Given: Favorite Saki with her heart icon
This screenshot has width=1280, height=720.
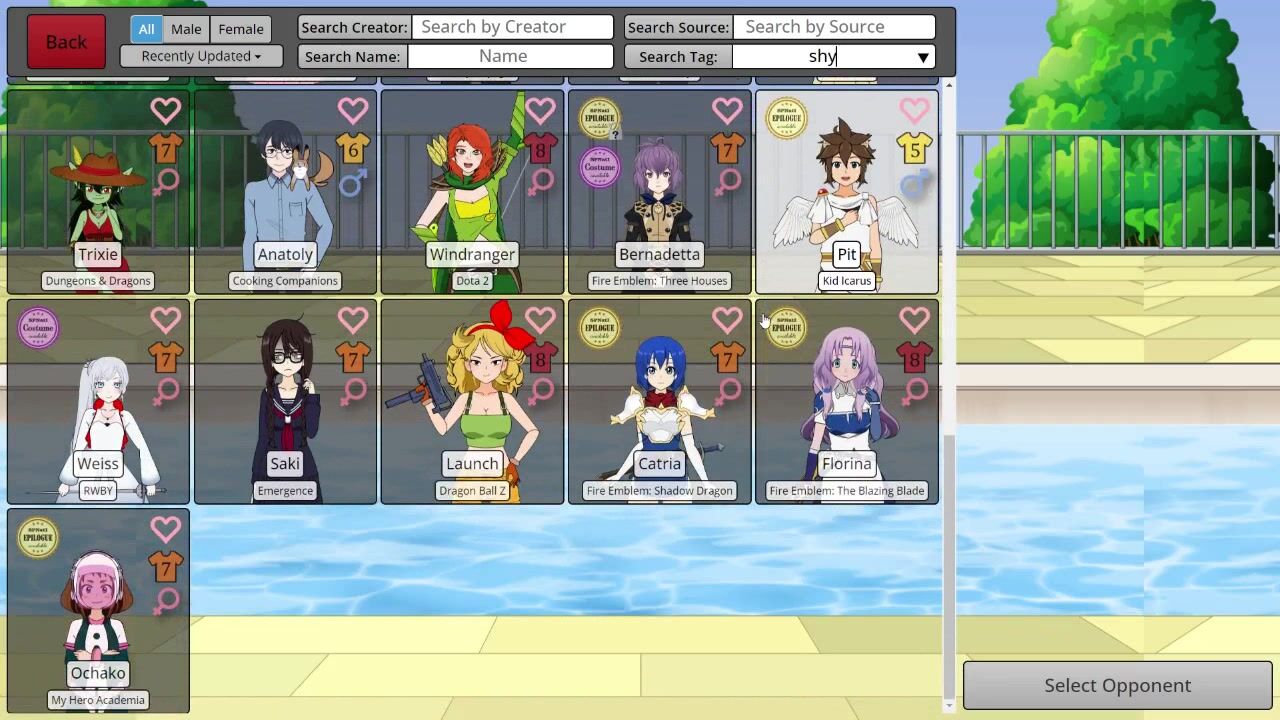Looking at the screenshot, I should [x=352, y=320].
